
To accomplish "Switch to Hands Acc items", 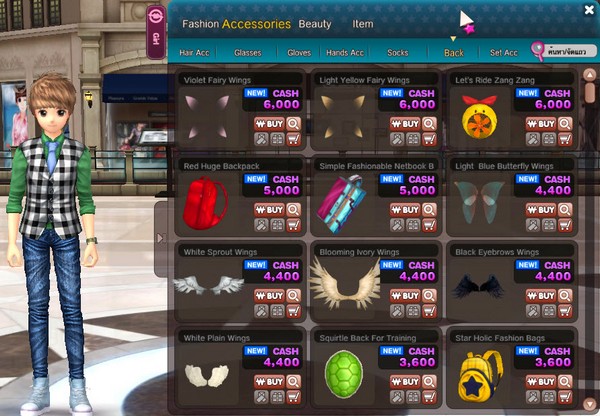I will pyautogui.click(x=345, y=52).
